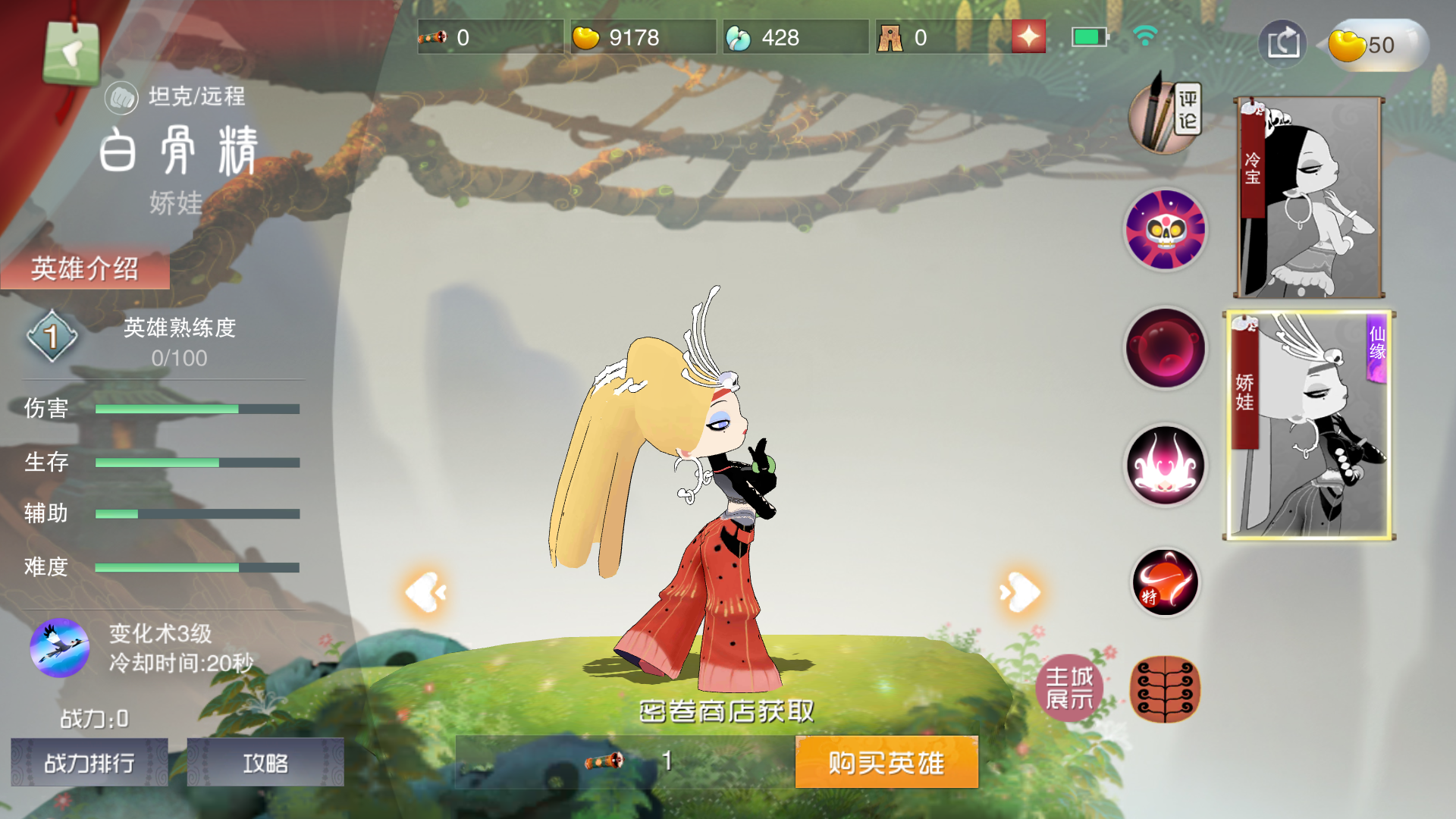Viewport: 1456px width, 819px height.
Task: Tap the sparkle recharge icon near currency bar
Action: point(1028,35)
